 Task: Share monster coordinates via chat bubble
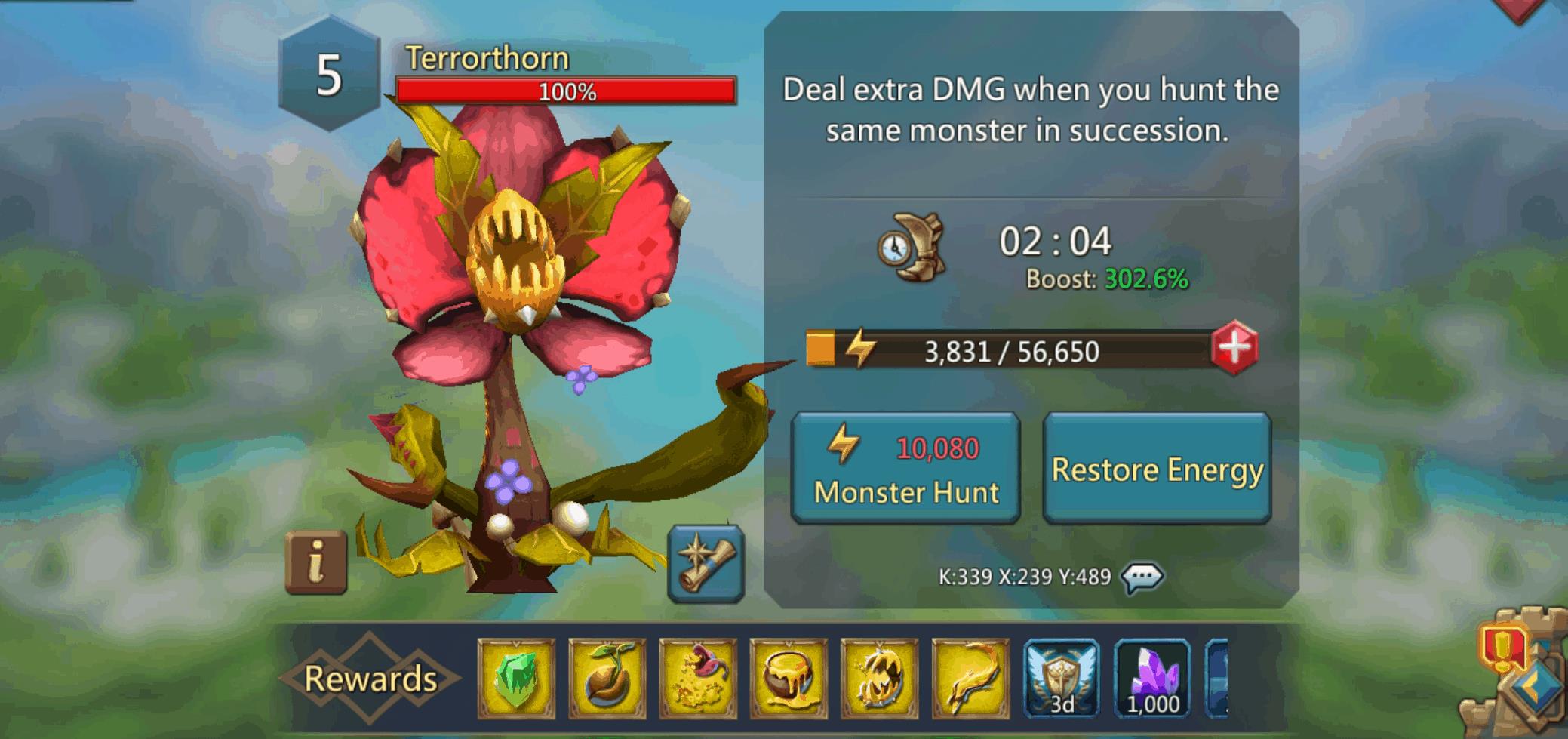click(x=1142, y=577)
